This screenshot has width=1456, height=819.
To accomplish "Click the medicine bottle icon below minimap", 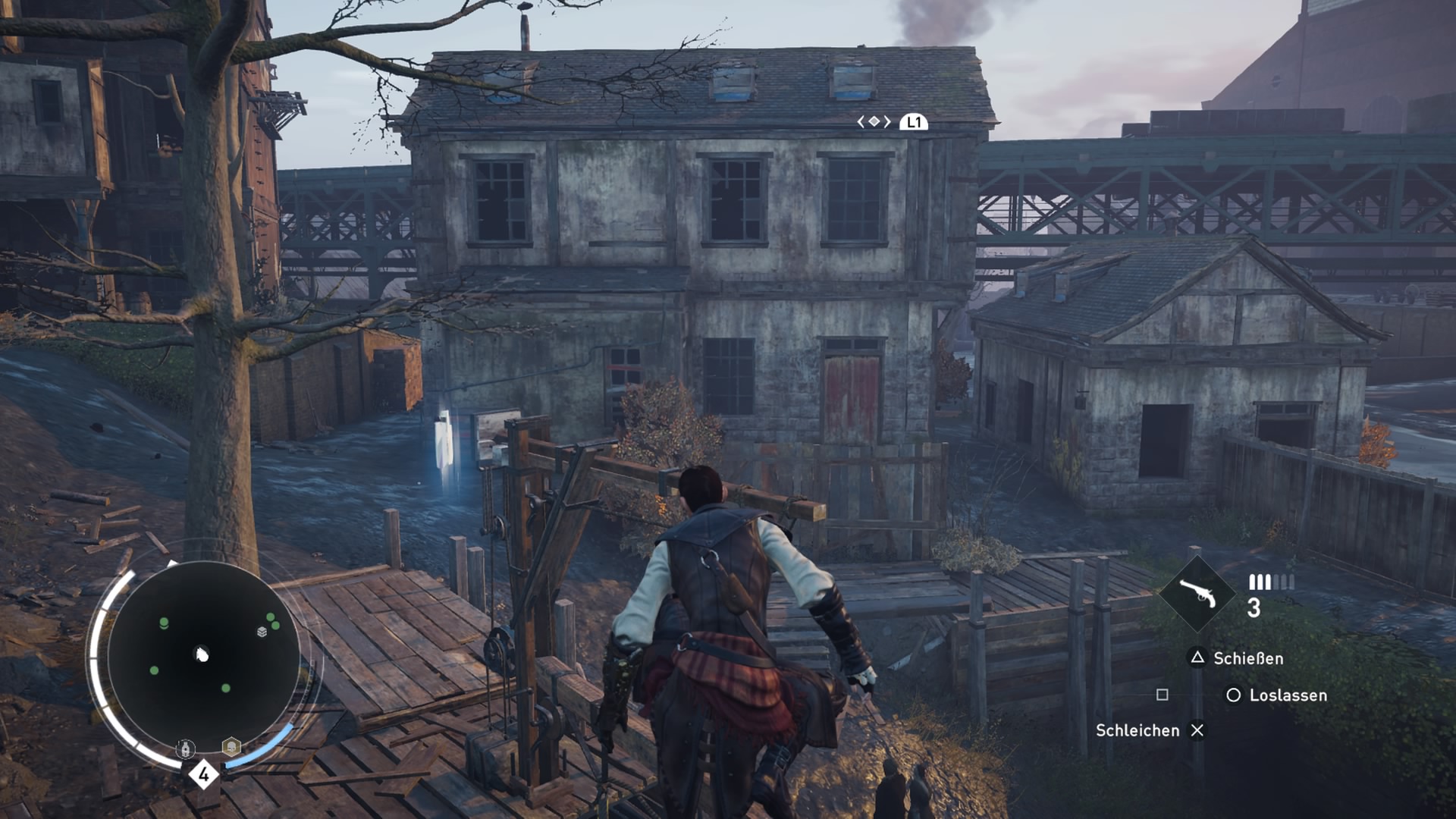I will coord(186,749).
